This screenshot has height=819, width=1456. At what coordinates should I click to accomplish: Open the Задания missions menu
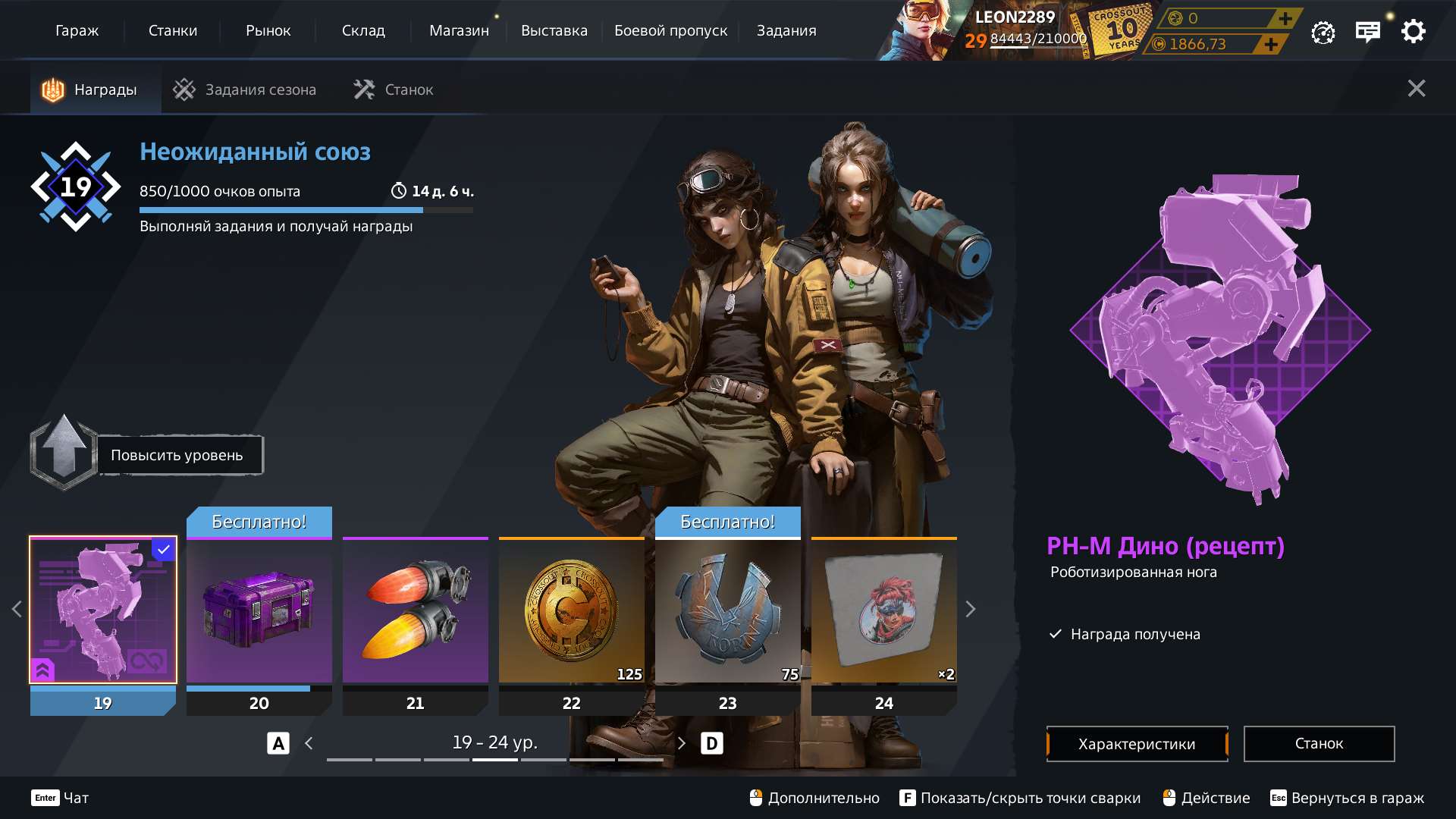[x=786, y=30]
